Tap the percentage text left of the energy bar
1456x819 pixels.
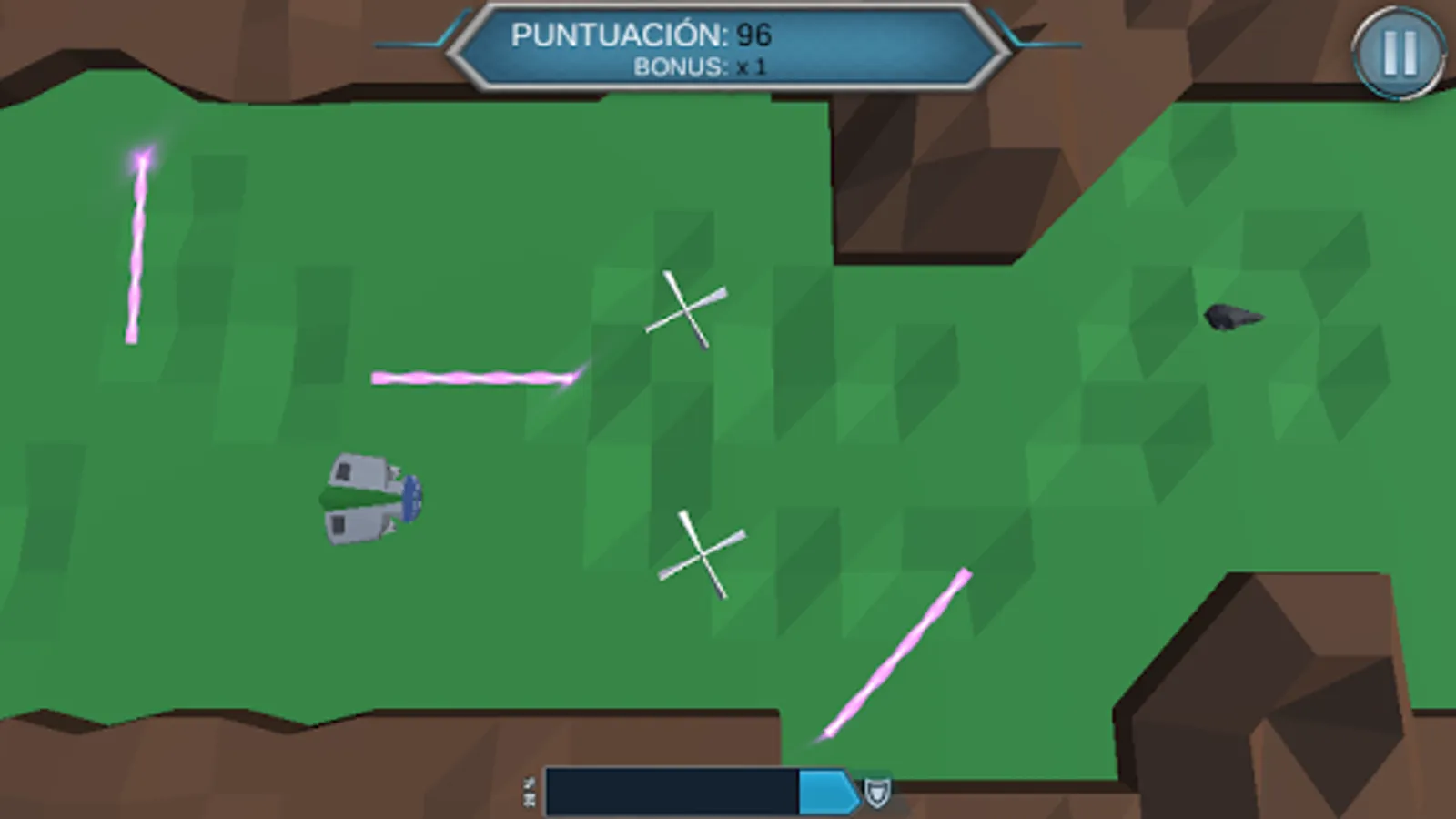tap(529, 790)
